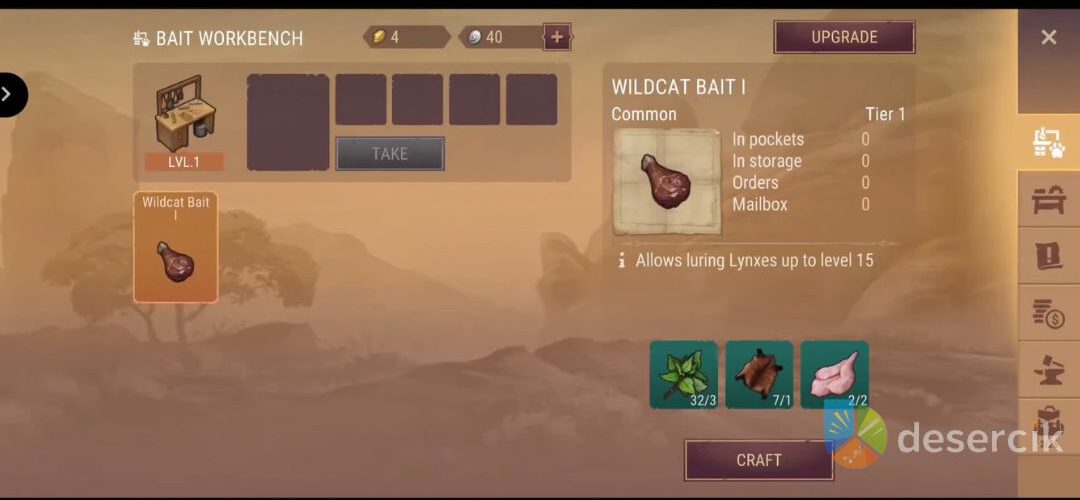Viewport: 1080px width, 500px height.
Task: Switch to the anvil forging tab
Action: [1048, 370]
